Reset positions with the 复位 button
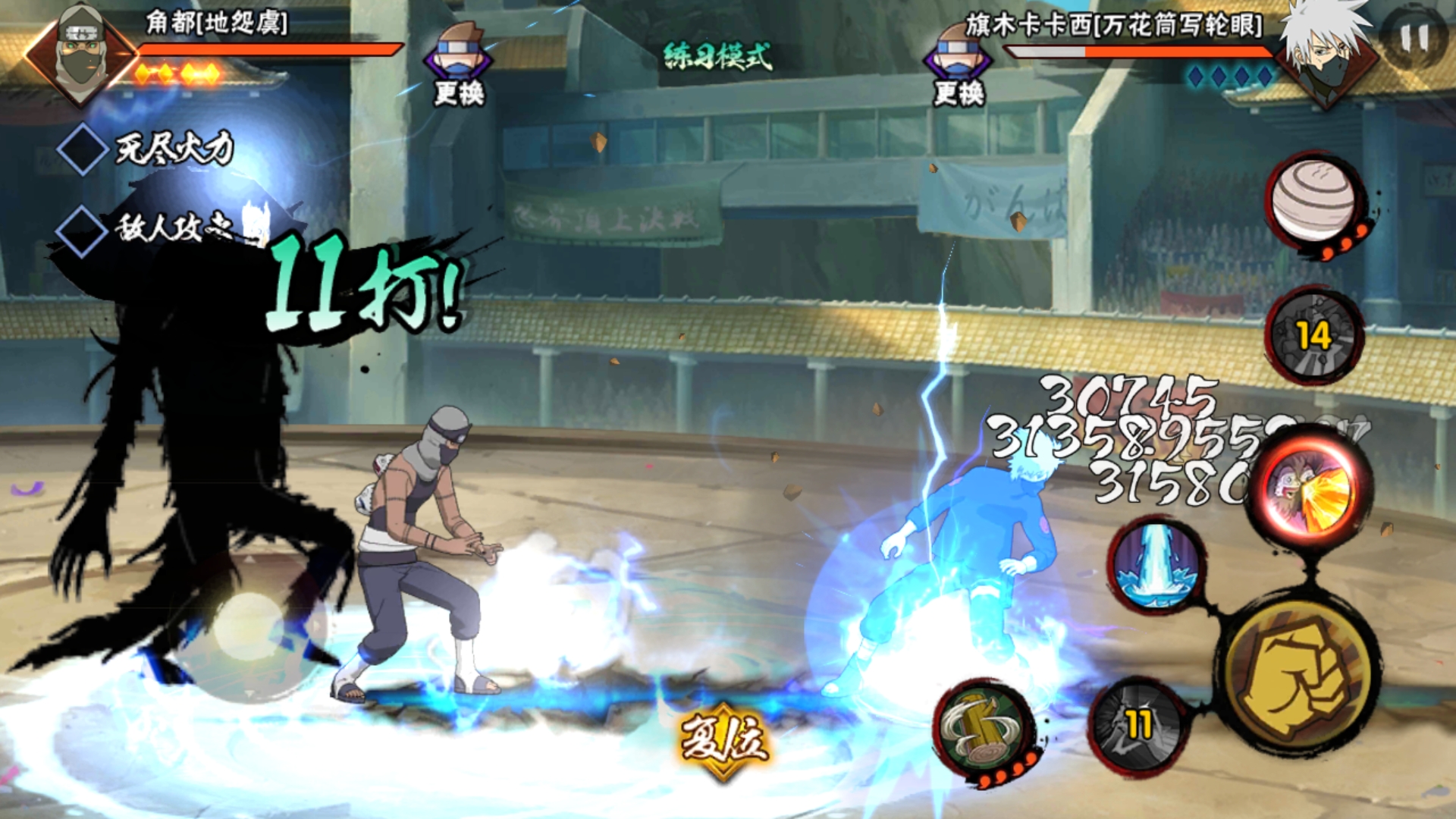 (x=724, y=739)
